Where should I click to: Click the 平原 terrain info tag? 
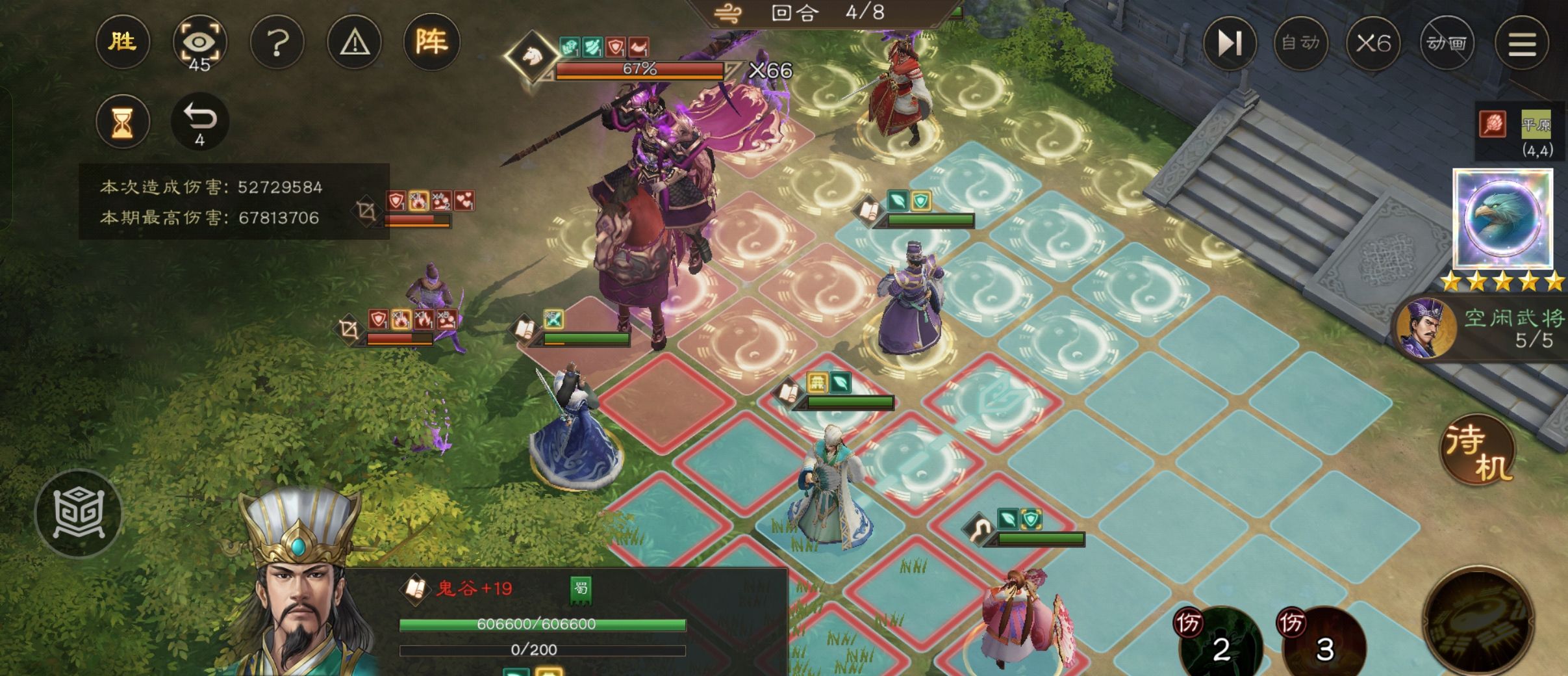[1536, 125]
